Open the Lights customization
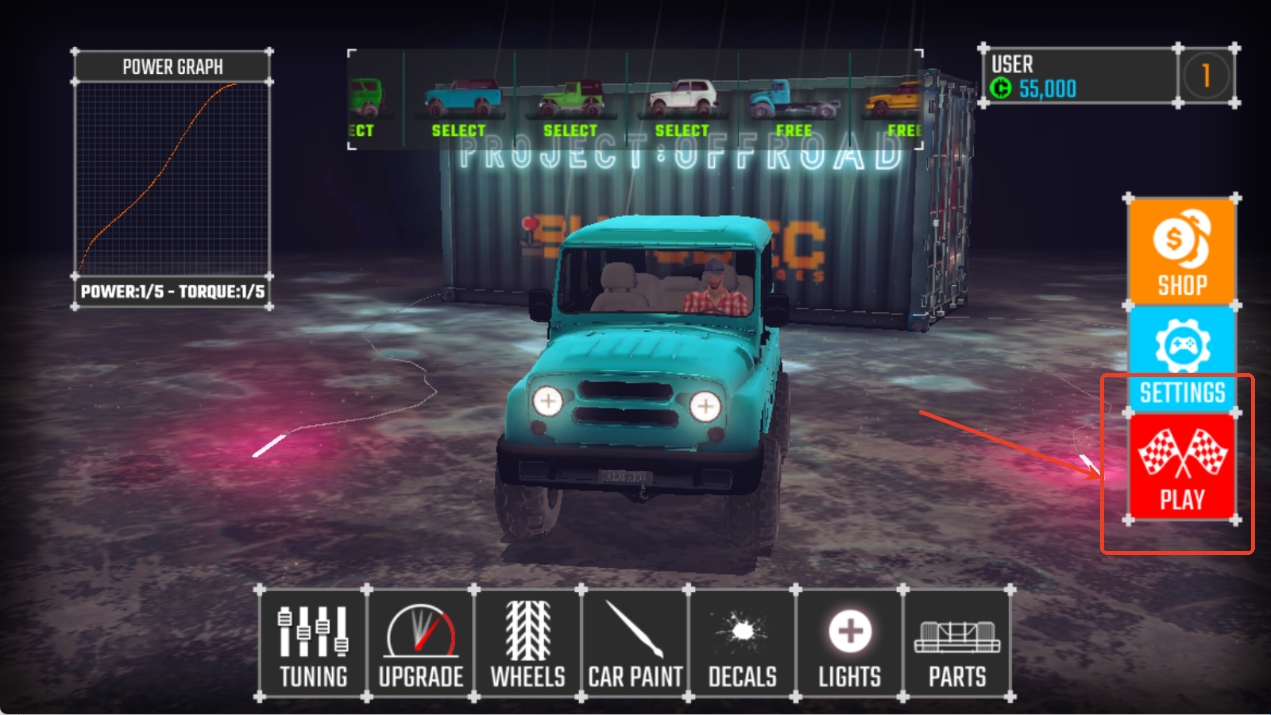The image size is (1271, 715). [850, 643]
